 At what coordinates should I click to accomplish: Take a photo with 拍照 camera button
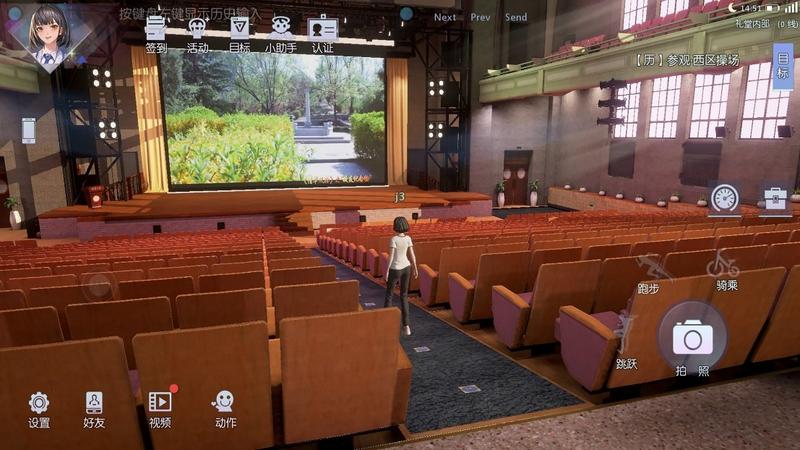692,340
